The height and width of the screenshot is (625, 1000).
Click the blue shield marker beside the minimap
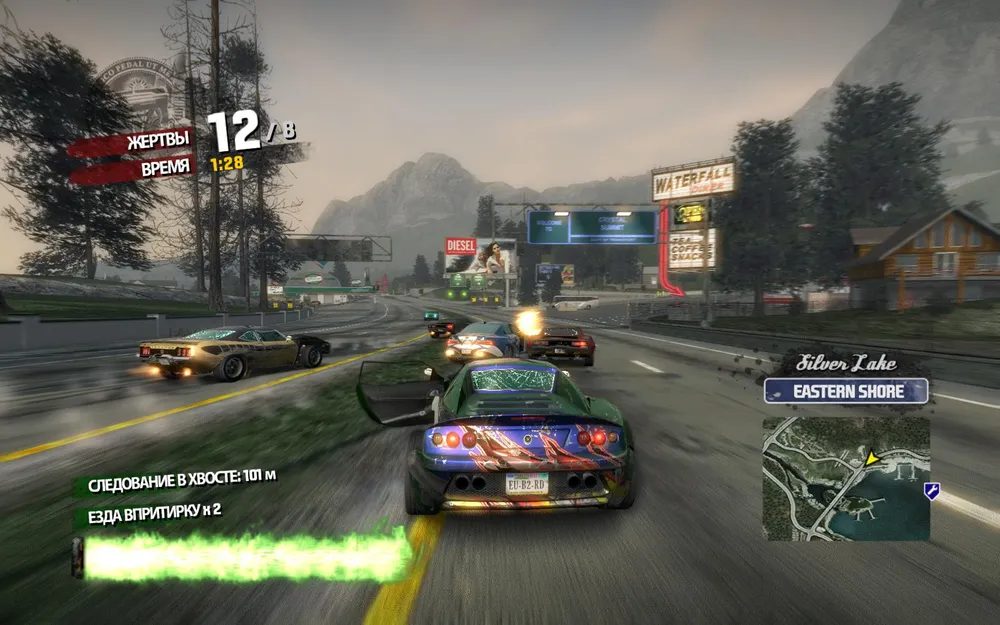932,490
